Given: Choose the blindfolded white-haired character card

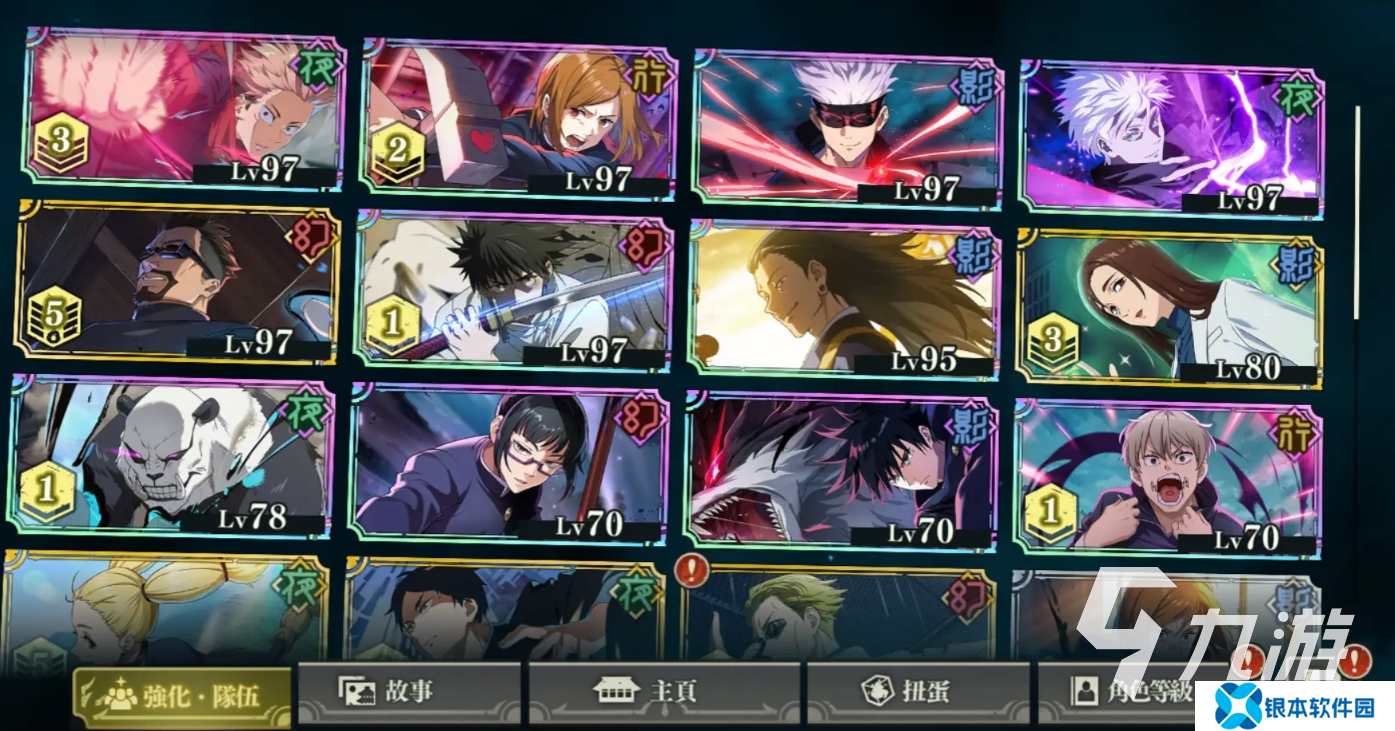Looking at the screenshot, I should coord(847,125).
